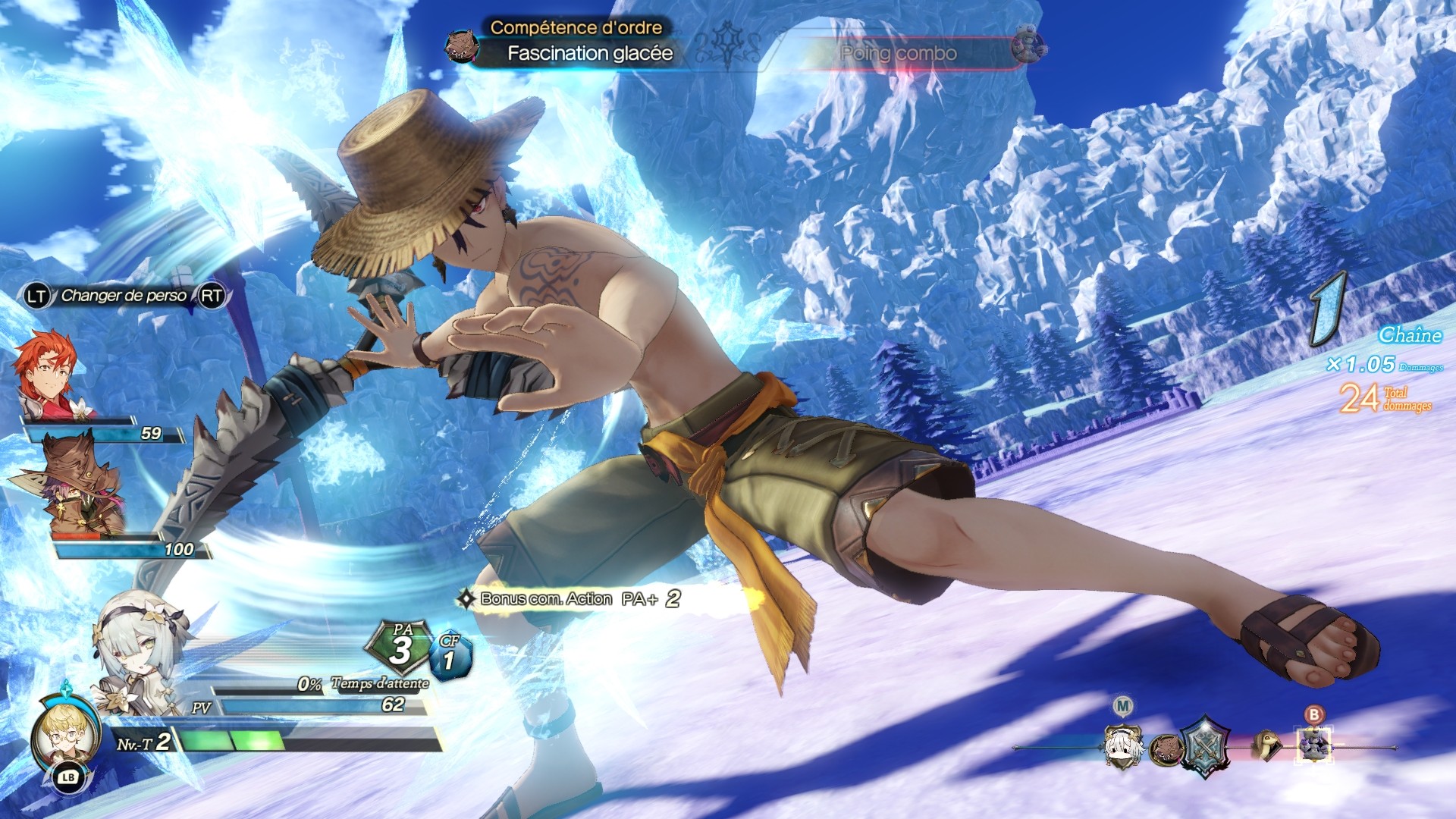This screenshot has height=819, width=1456.
Task: Click the blue CF core charge gem
Action: (450, 655)
